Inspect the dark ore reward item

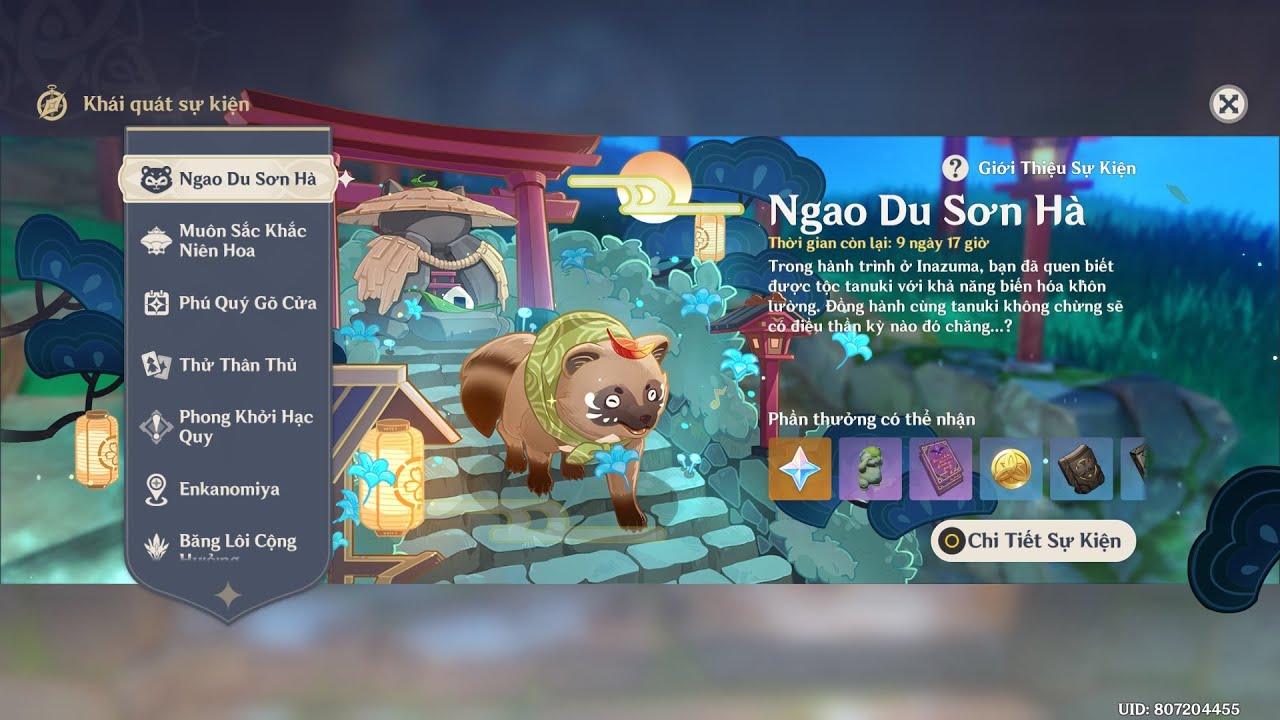[1081, 468]
